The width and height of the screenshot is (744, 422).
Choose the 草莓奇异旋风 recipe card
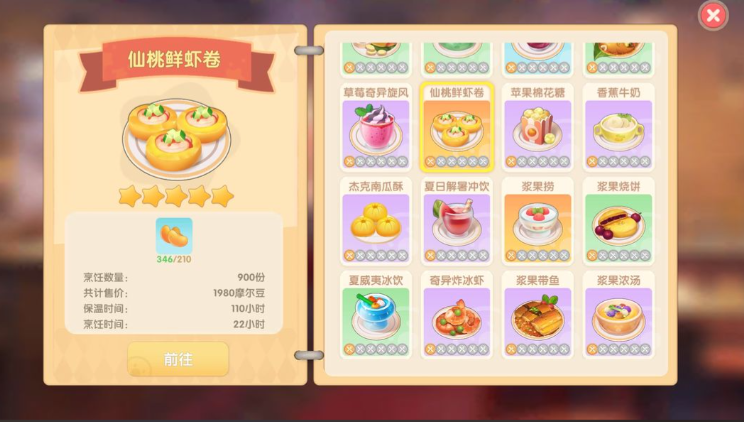tap(375, 128)
